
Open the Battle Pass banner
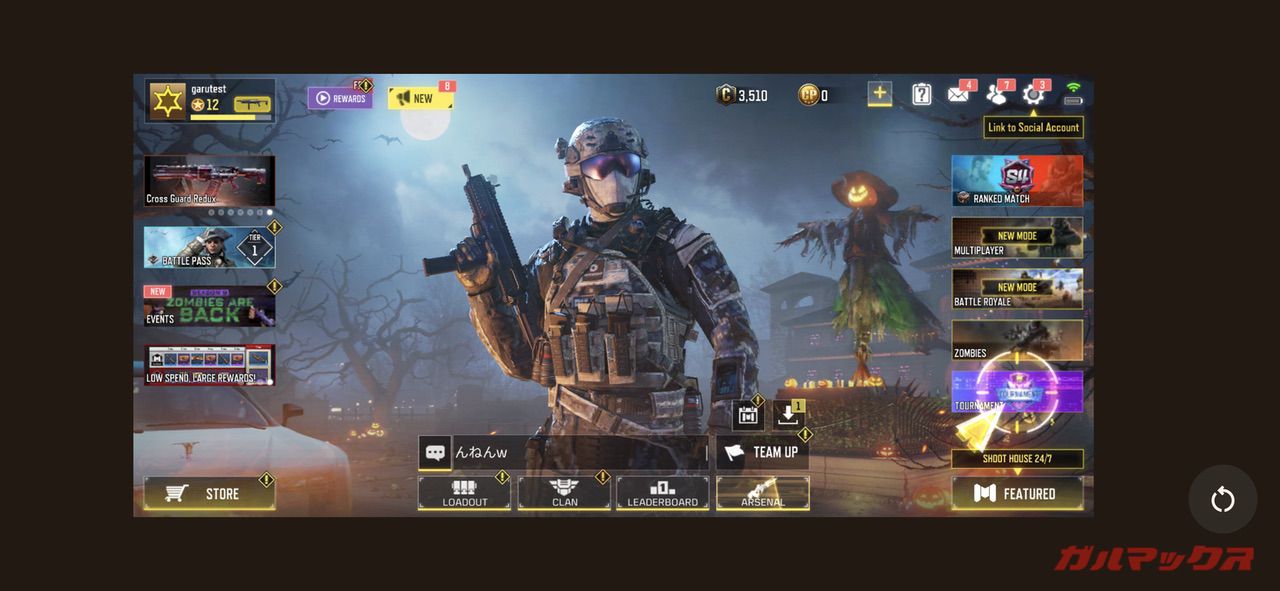pyautogui.click(x=209, y=247)
